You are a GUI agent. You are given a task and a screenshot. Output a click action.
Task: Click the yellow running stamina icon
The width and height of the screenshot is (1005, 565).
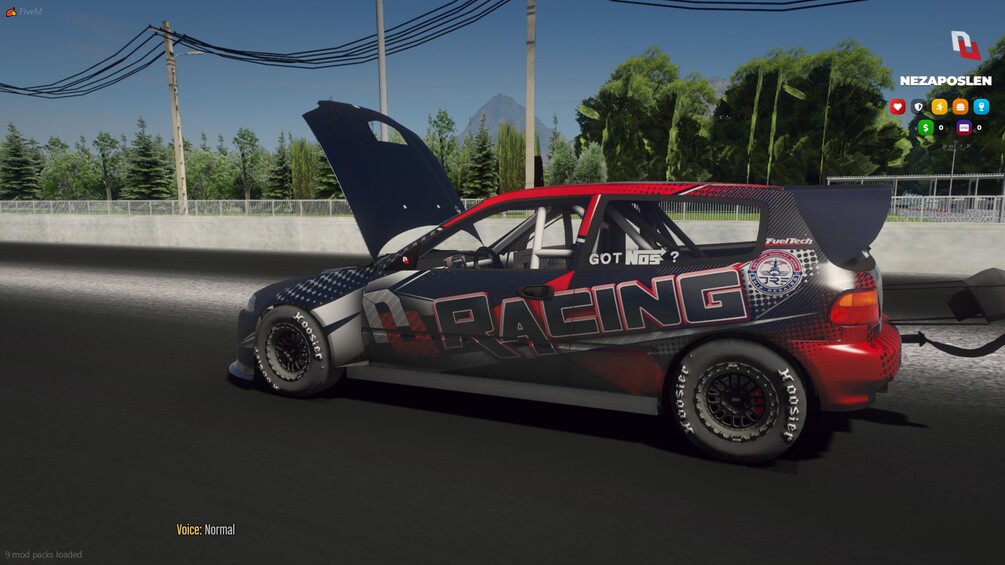[x=939, y=106]
